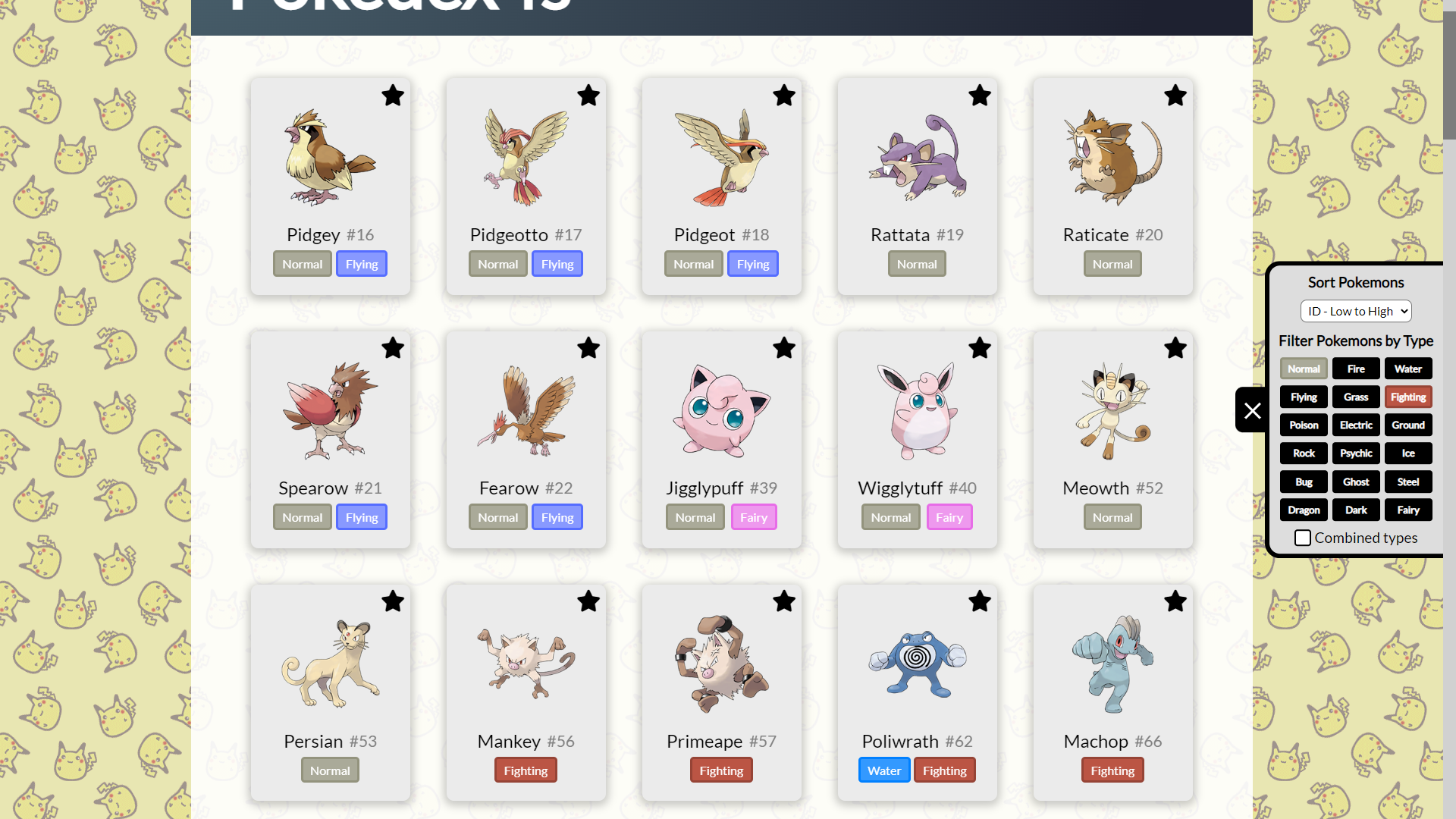Toggle the Fighting type filter
Viewport: 1456px width, 819px height.
pos(1407,397)
